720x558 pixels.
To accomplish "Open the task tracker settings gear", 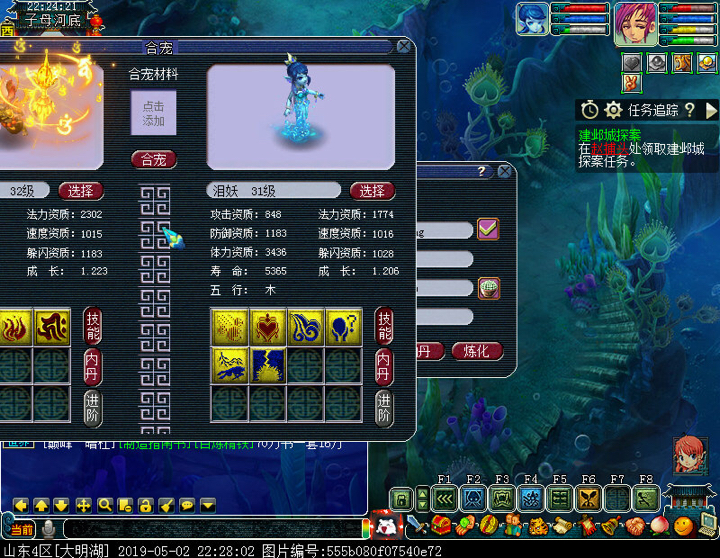I will (613, 109).
